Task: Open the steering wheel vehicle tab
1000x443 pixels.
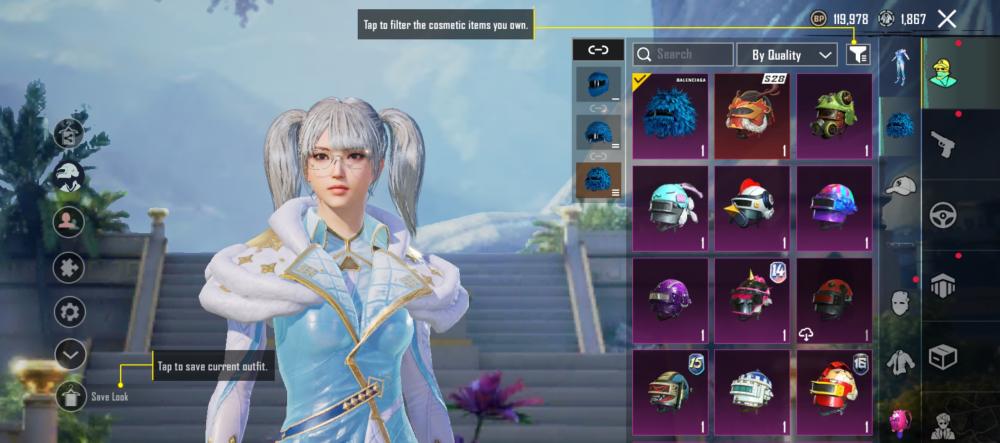Action: [x=943, y=215]
